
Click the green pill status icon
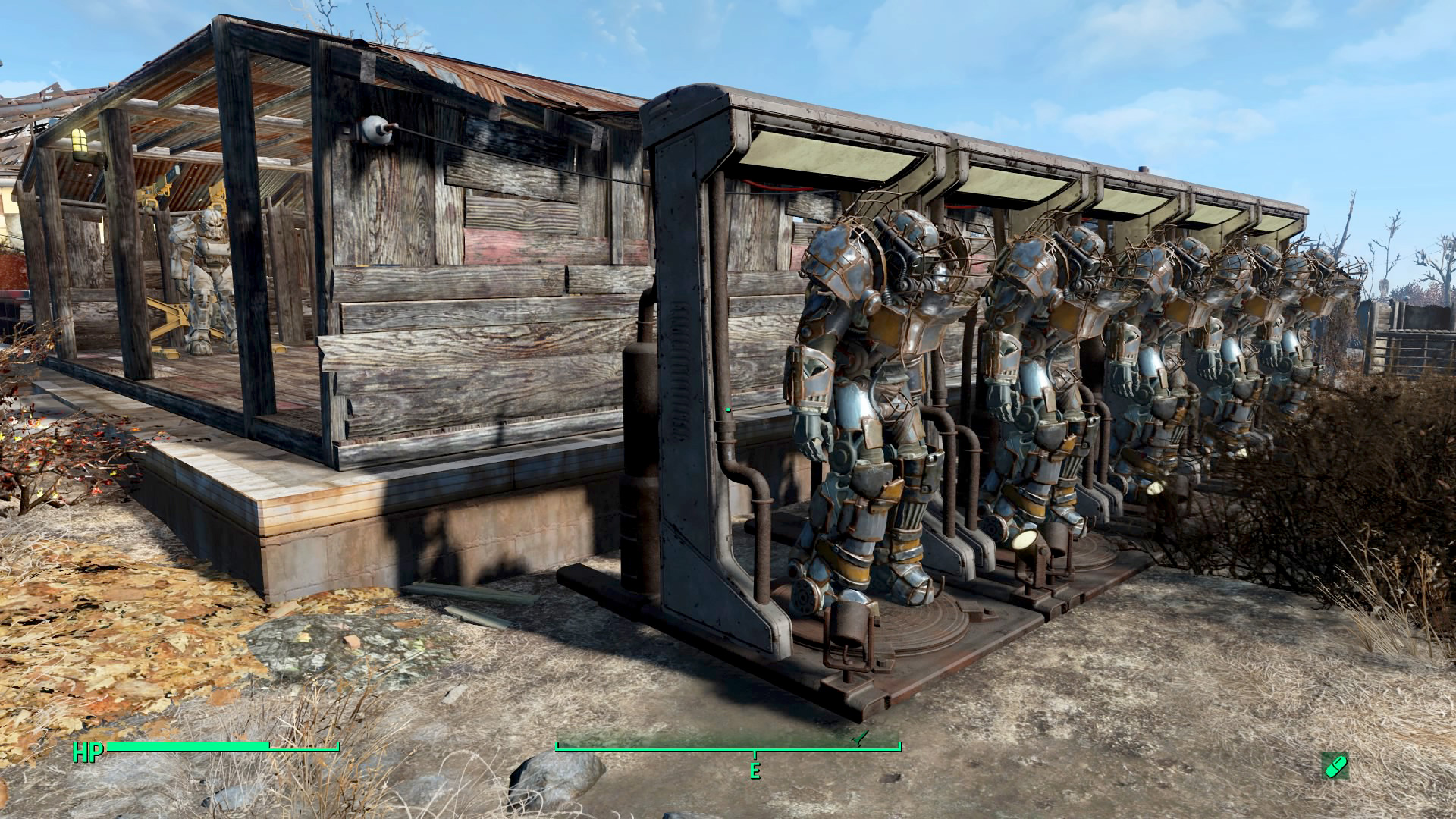pos(1334,766)
